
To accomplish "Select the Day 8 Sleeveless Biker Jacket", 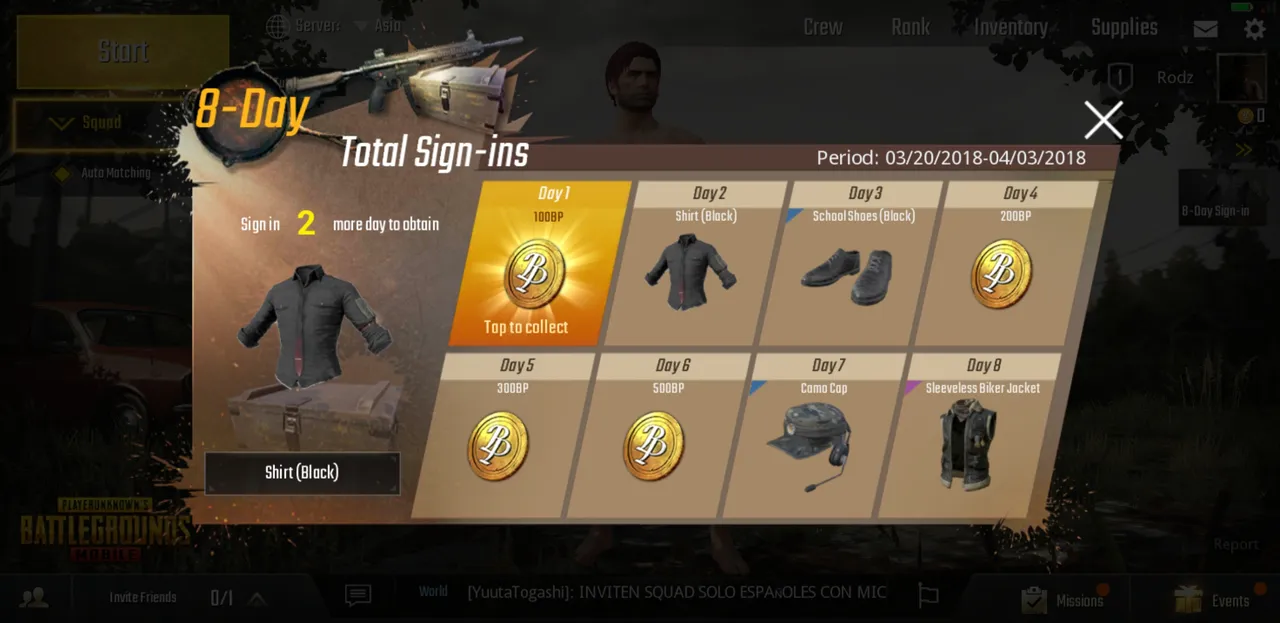I will click(966, 442).
